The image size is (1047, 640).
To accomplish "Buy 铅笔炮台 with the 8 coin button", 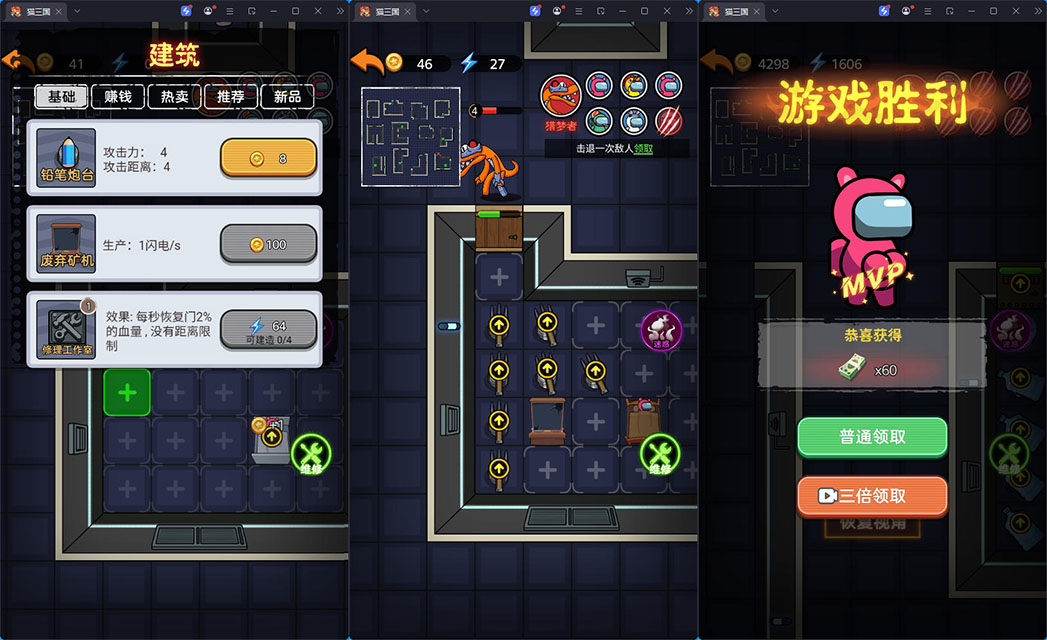I will (268, 158).
